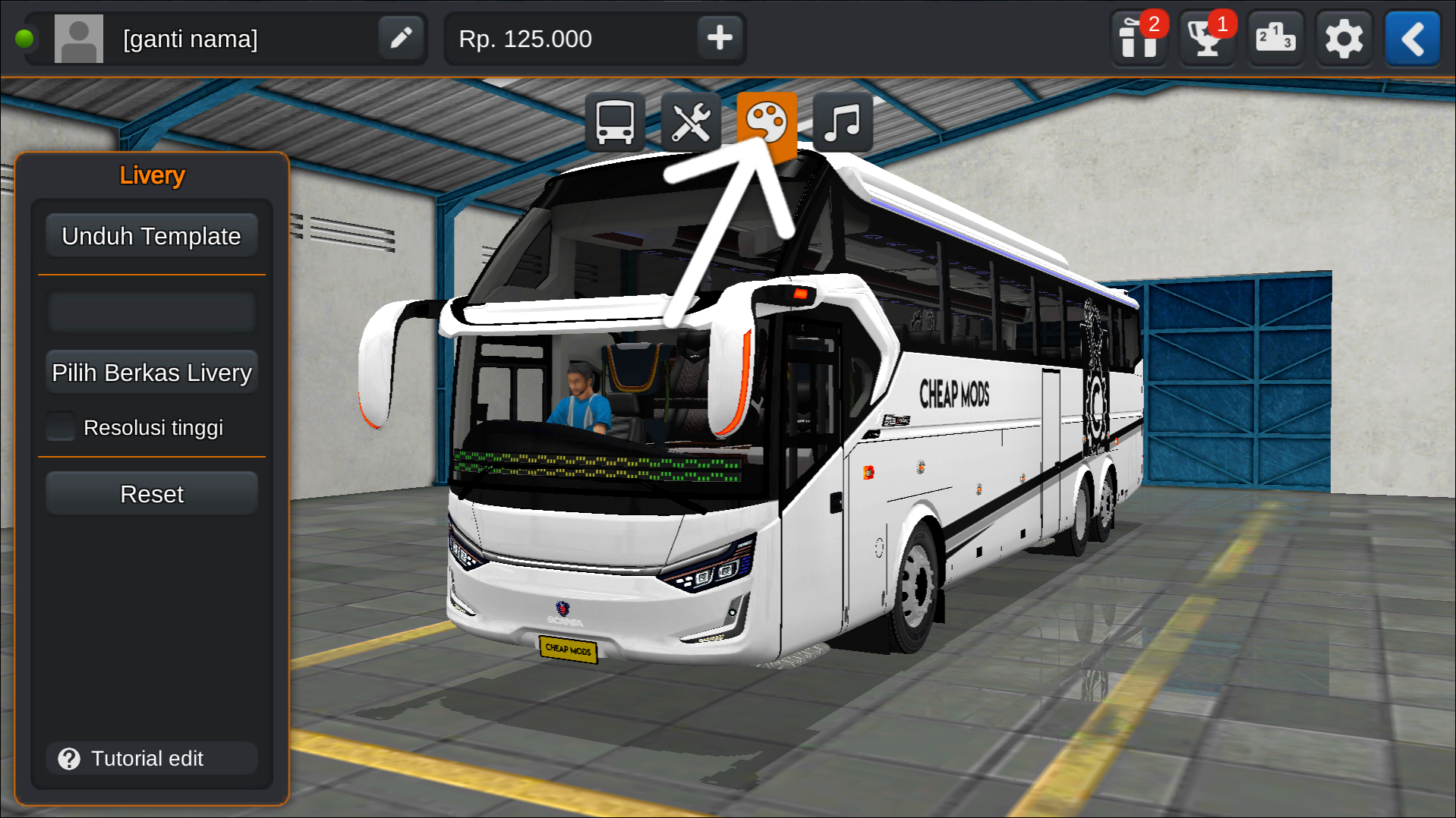Toggle the green status indicator
Viewport: 1456px width, 818px height.
tap(25, 38)
